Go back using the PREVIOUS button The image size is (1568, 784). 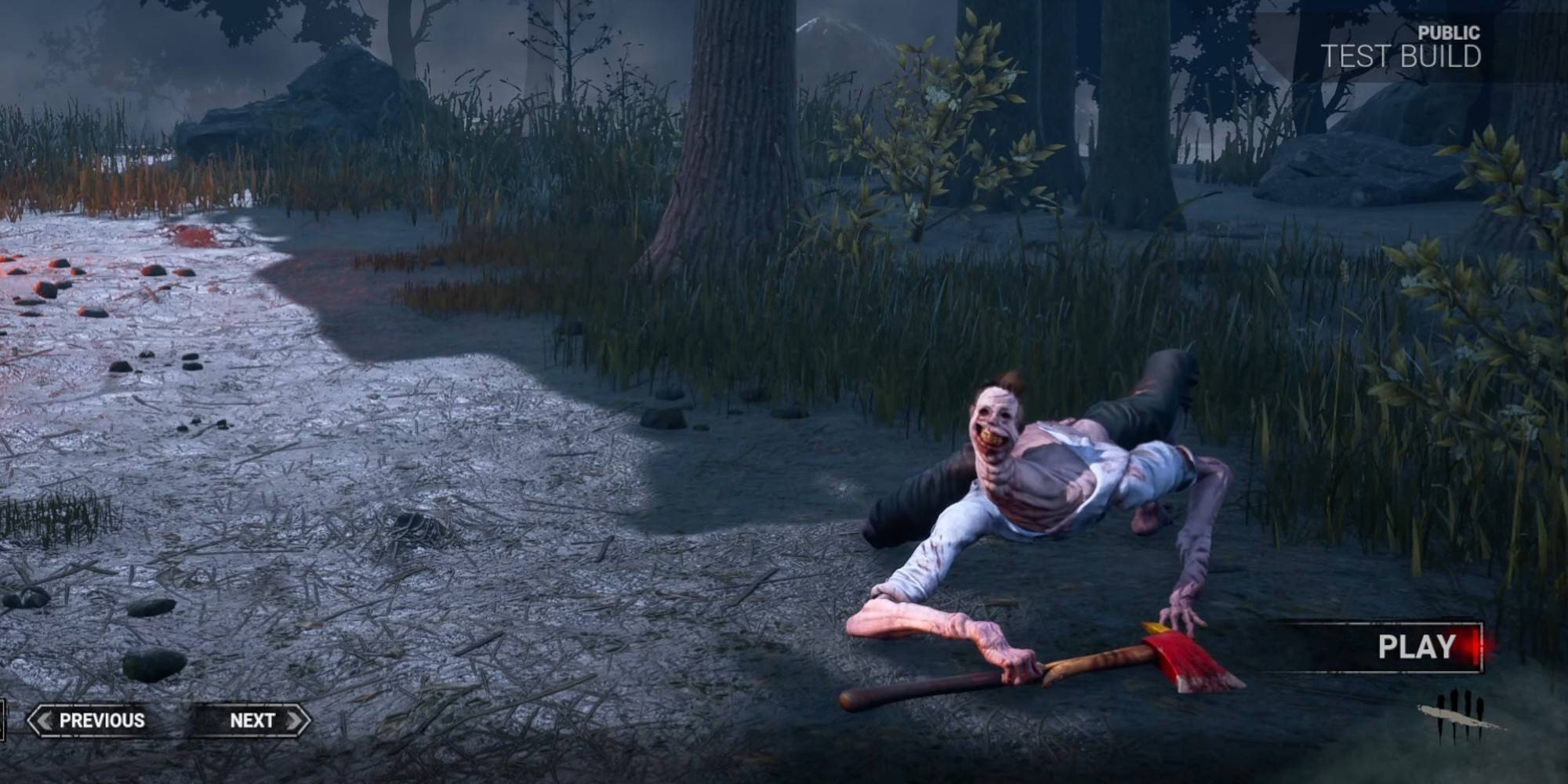coord(101,719)
